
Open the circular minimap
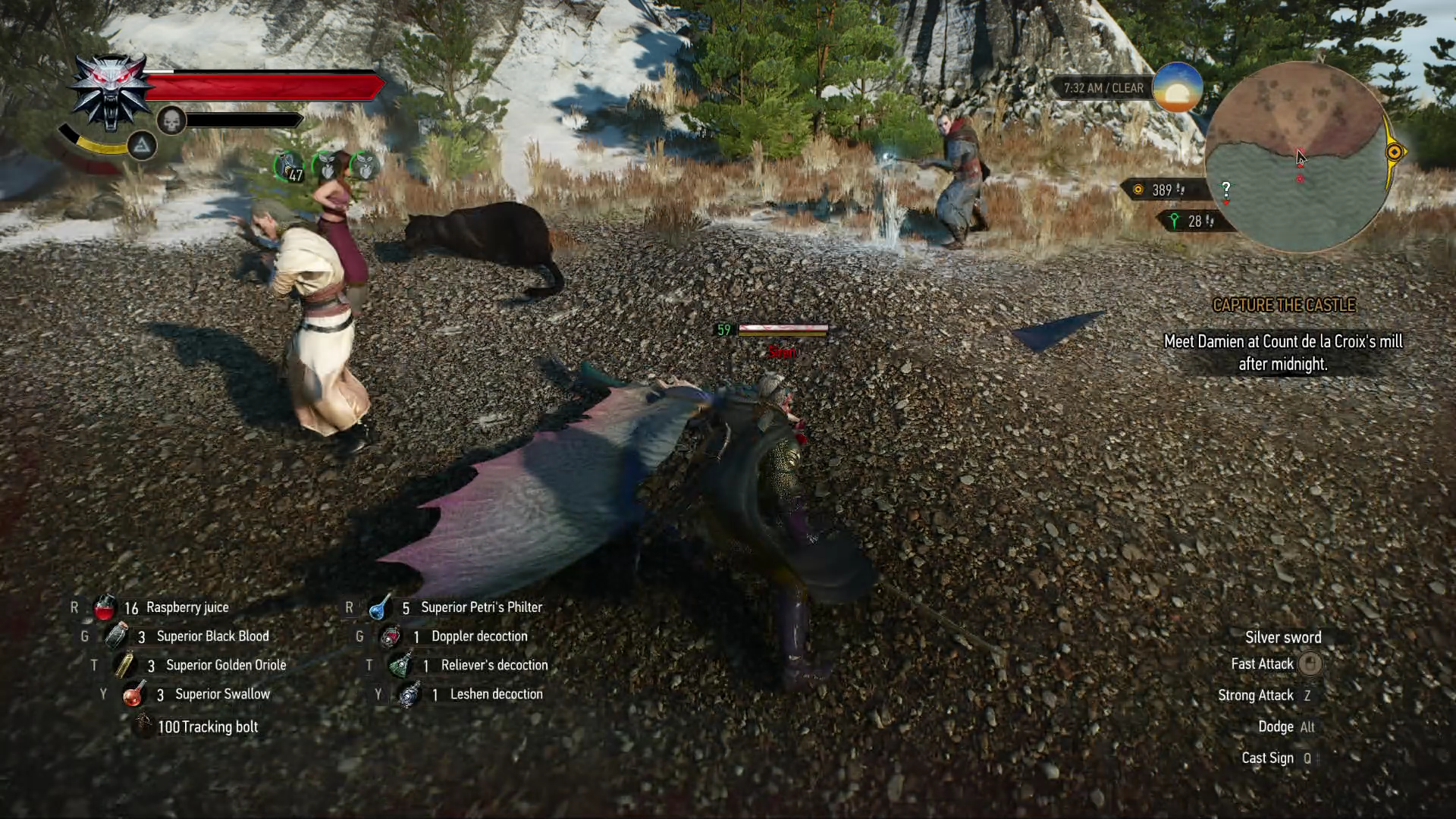1298,157
